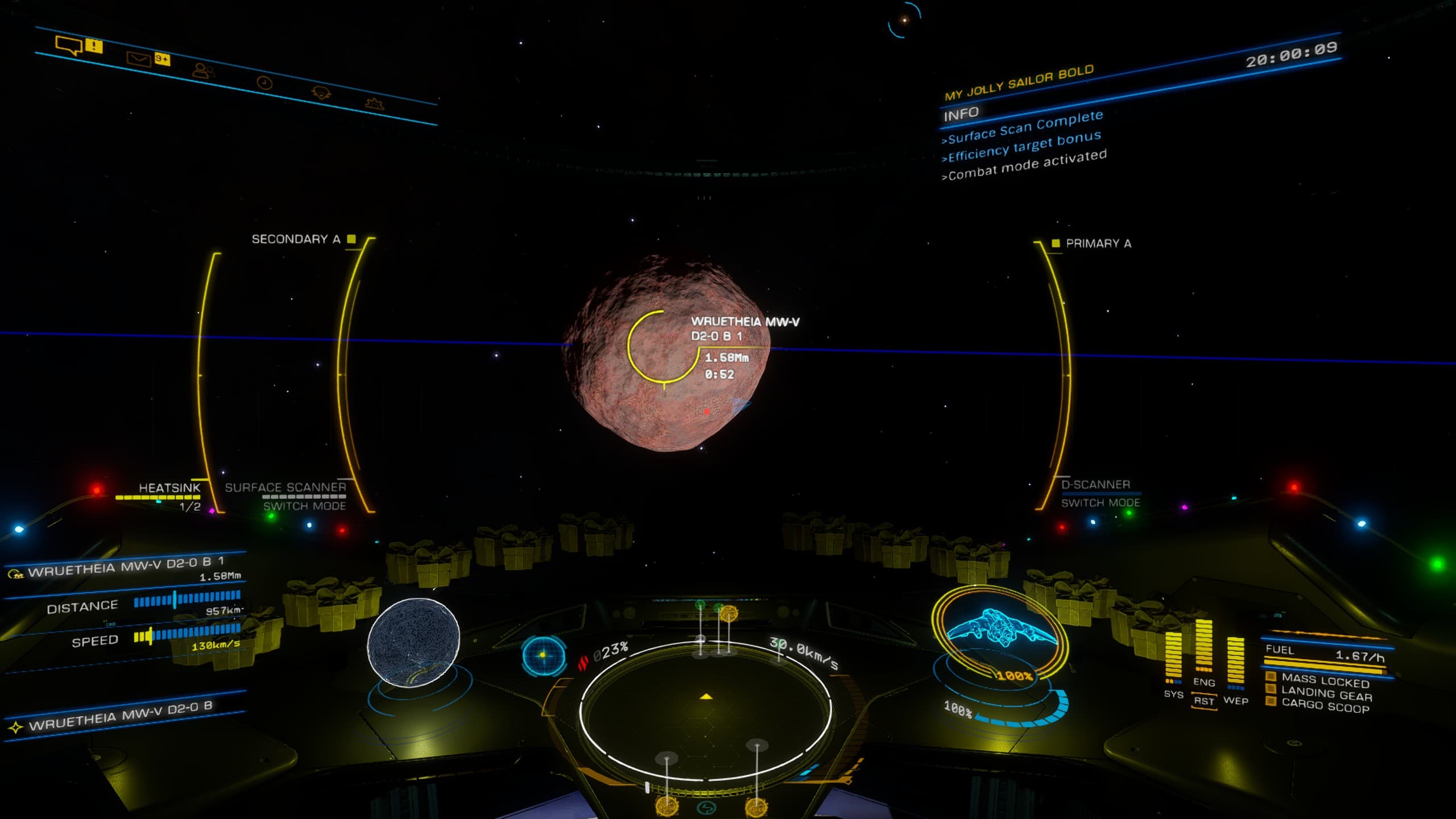Open the gear settings tab in comms

(x=375, y=104)
